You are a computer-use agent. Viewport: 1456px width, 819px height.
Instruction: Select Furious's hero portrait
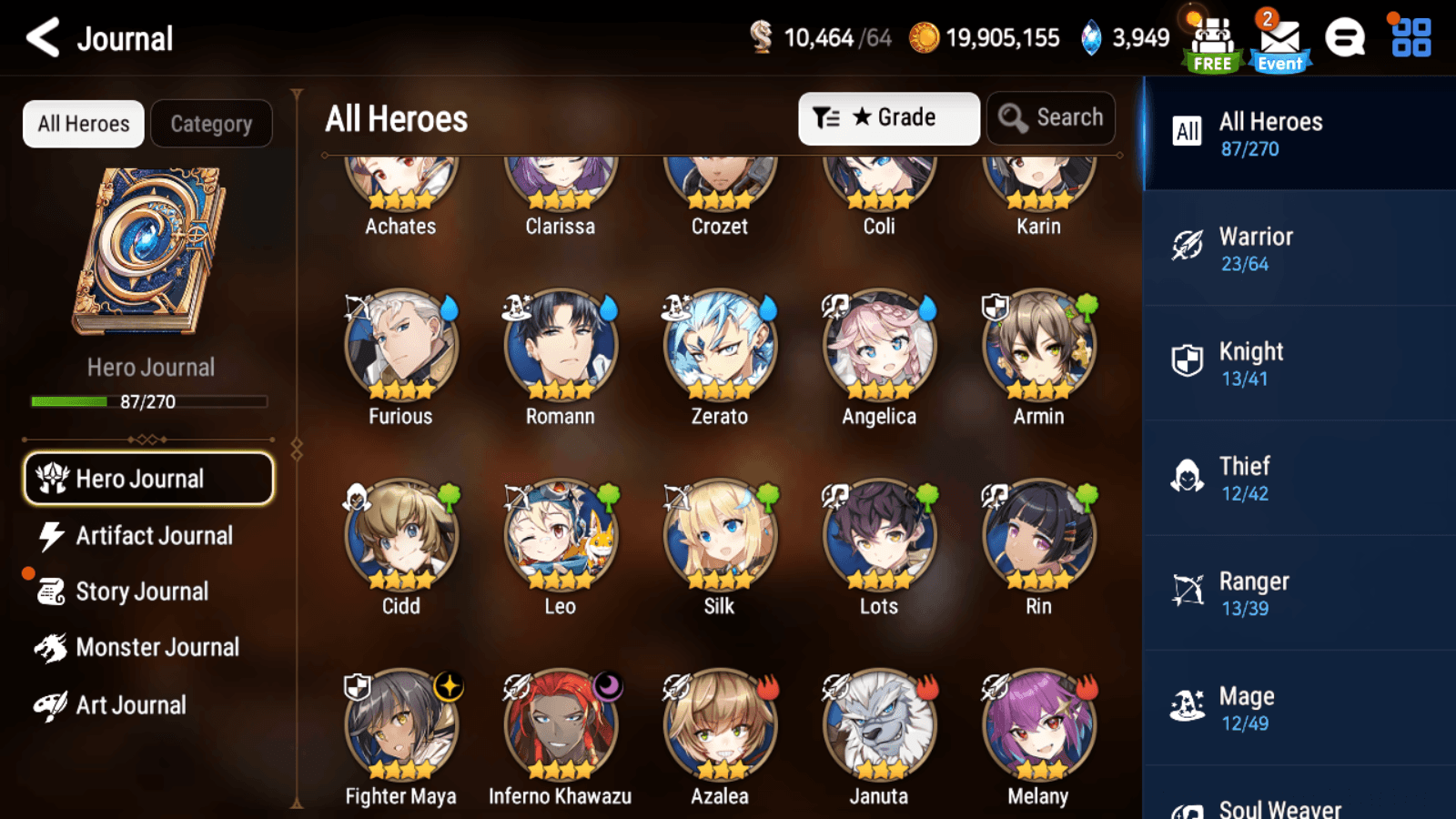pyautogui.click(x=400, y=347)
